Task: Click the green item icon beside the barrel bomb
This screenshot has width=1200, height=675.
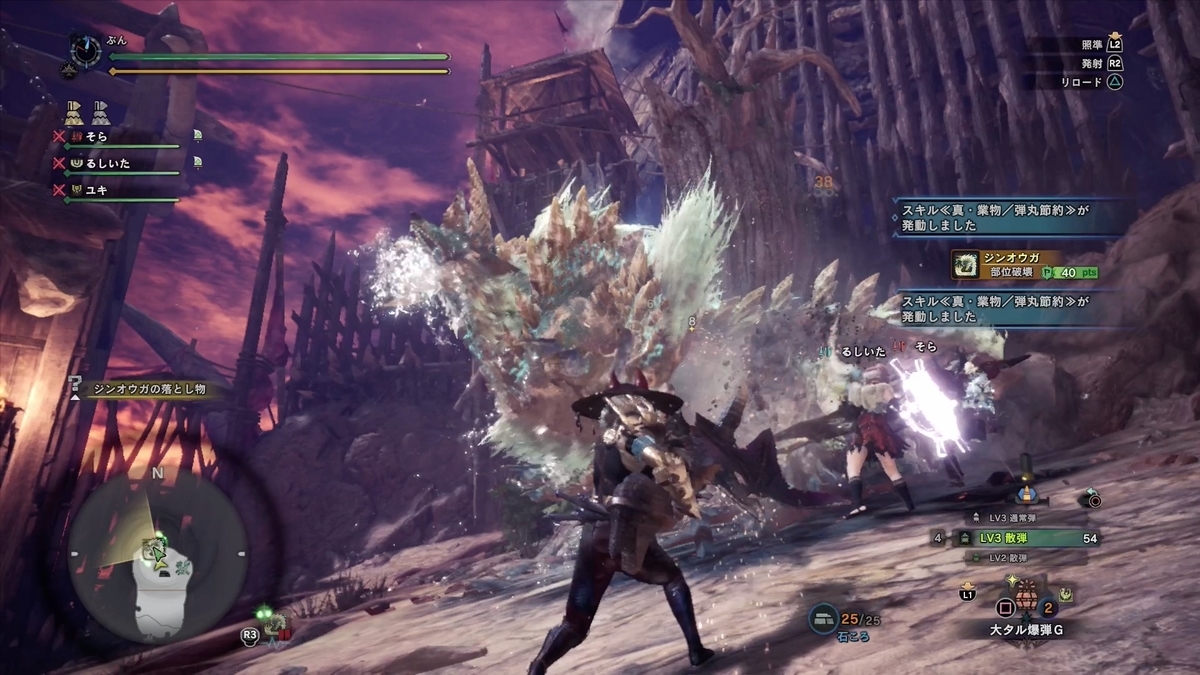Action: 1067,594
